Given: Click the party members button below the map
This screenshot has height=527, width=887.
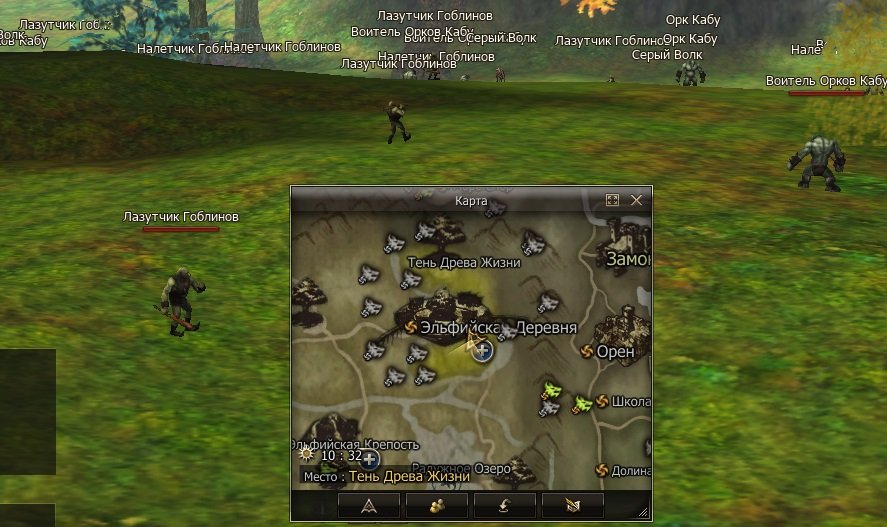Looking at the screenshot, I should (437, 505).
